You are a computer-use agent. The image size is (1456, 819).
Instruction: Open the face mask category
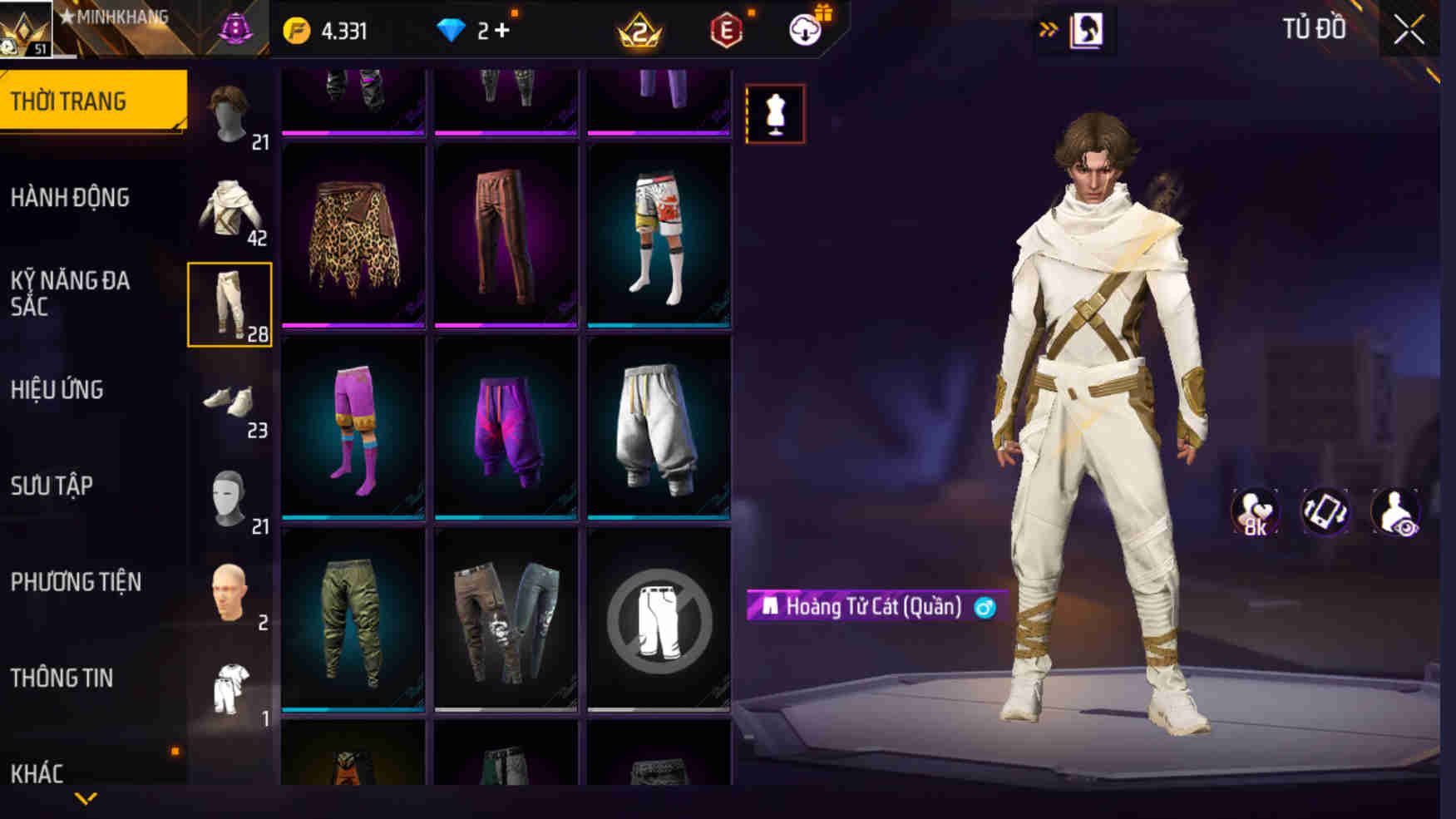pos(230,499)
